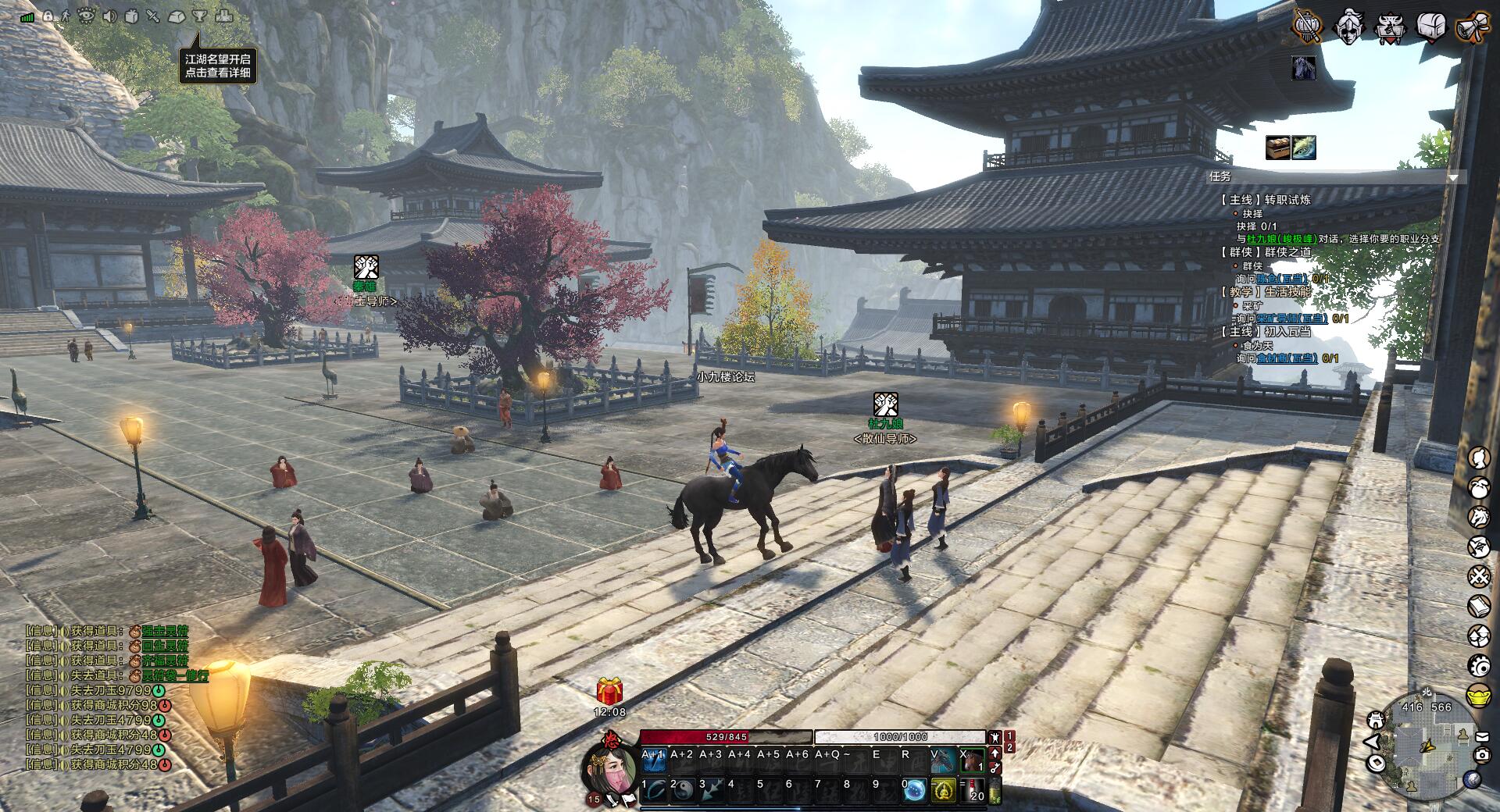Use the arrow skill in slot 3
The width and height of the screenshot is (1500, 812).
[x=712, y=791]
